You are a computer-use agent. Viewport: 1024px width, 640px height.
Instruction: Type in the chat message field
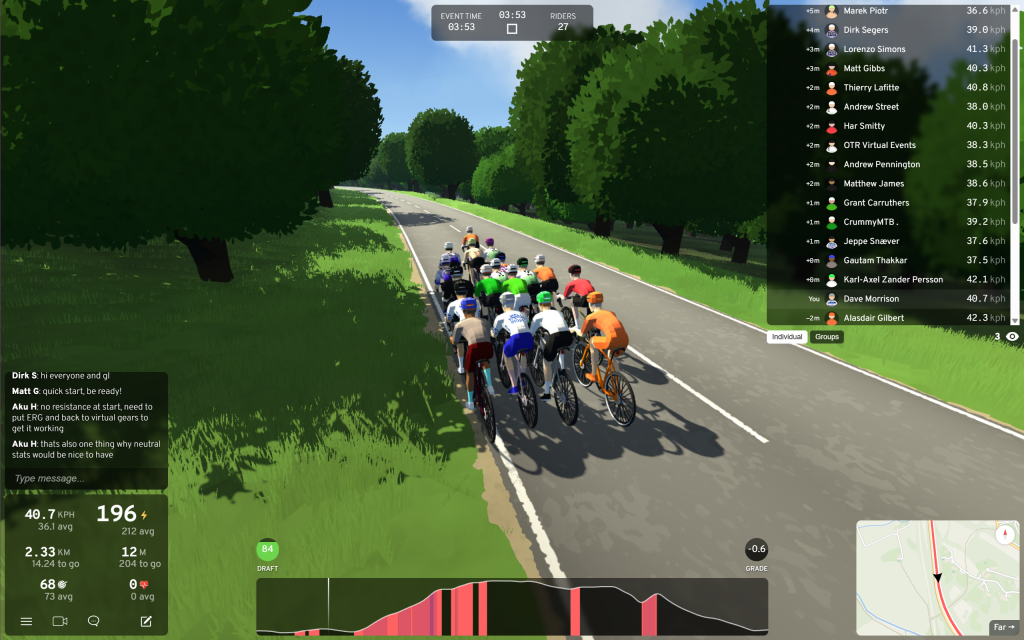point(85,479)
